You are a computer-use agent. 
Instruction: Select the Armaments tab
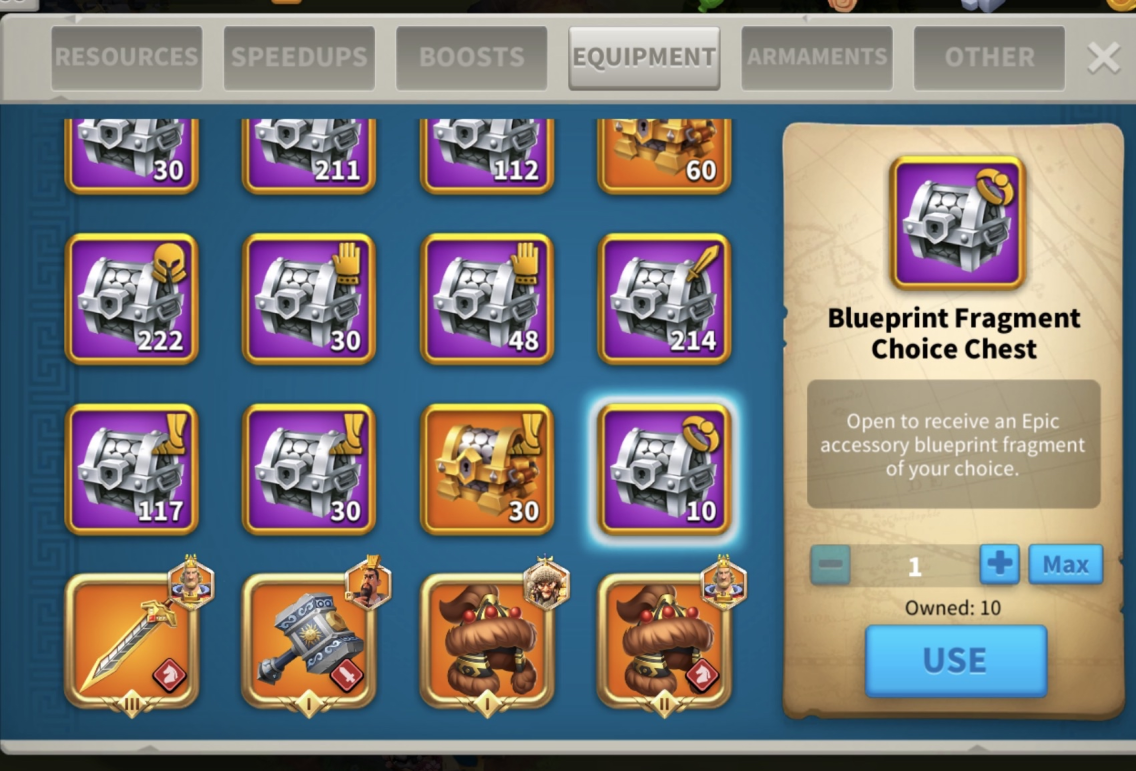click(x=817, y=58)
